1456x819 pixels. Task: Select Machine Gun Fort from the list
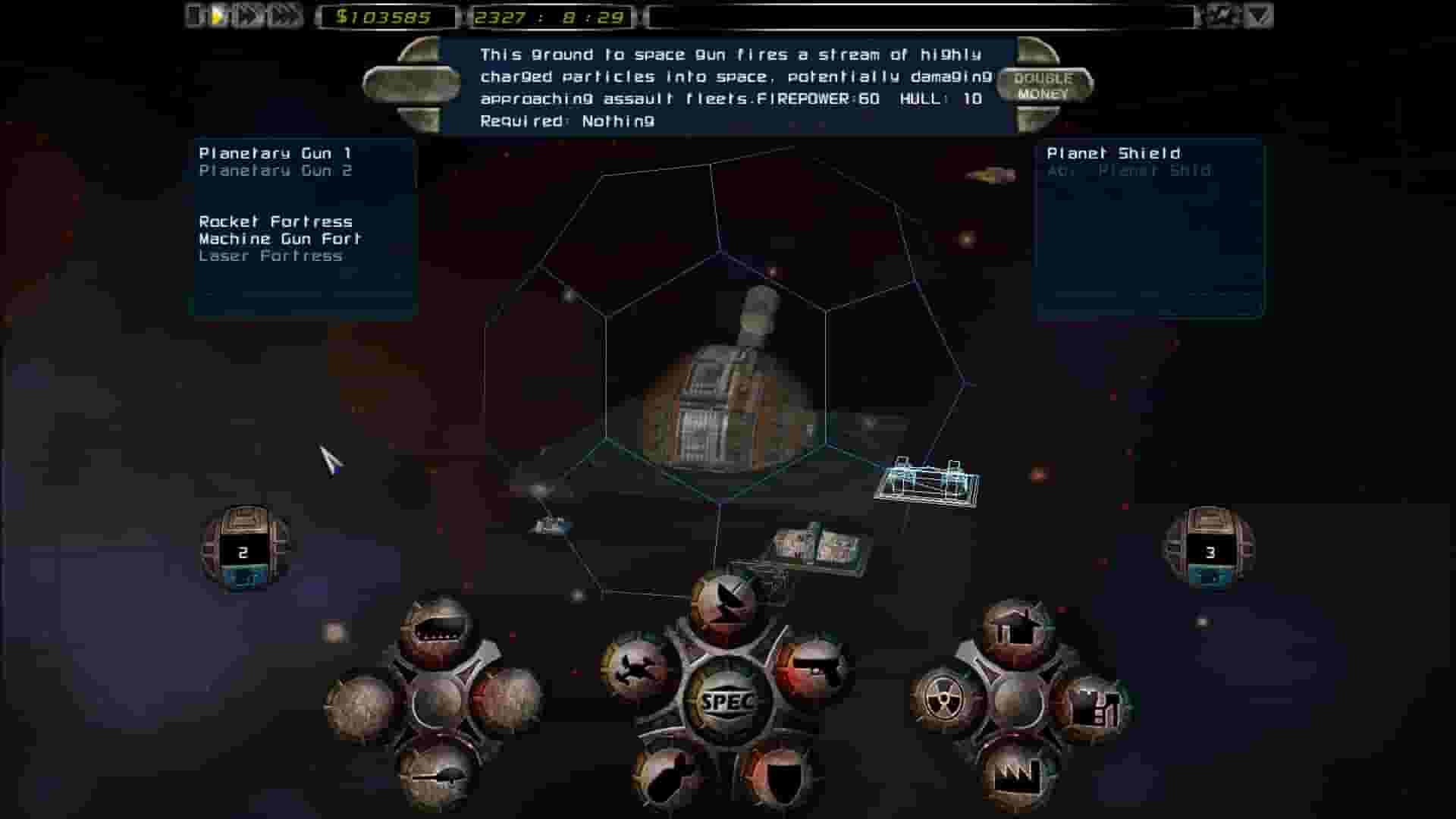click(x=281, y=237)
